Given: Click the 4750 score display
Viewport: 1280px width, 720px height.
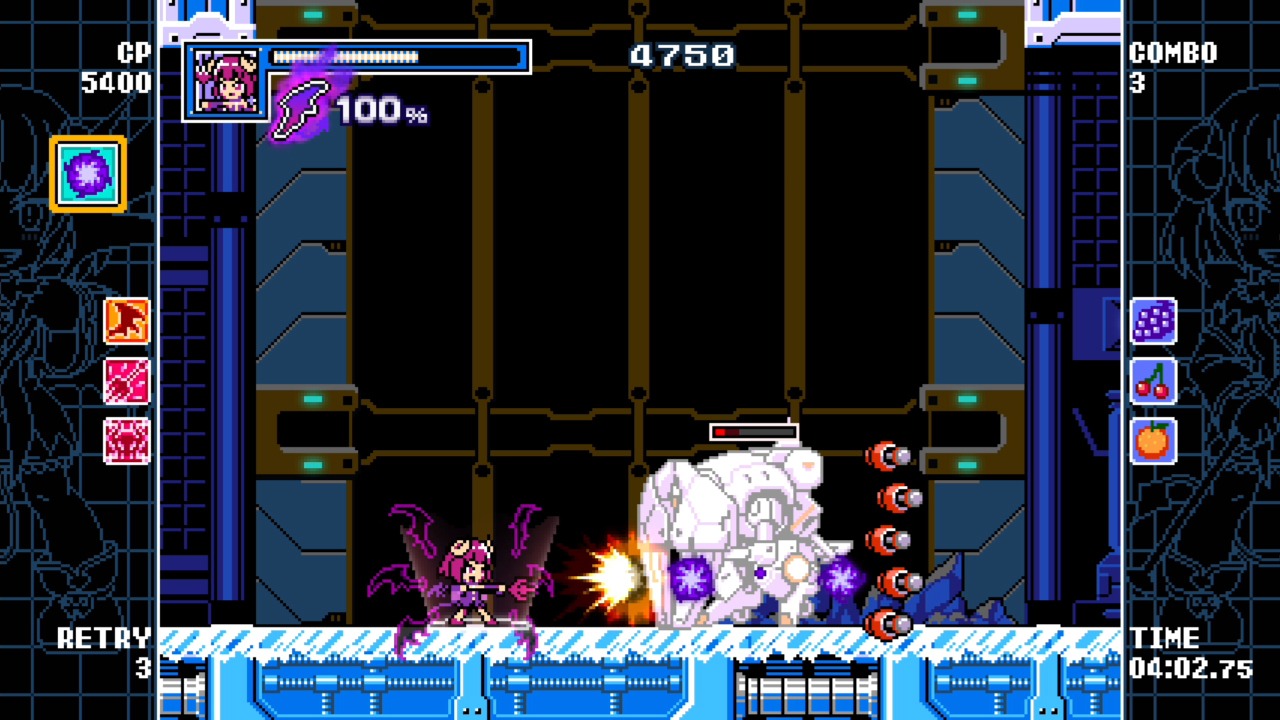Looking at the screenshot, I should click(x=684, y=56).
